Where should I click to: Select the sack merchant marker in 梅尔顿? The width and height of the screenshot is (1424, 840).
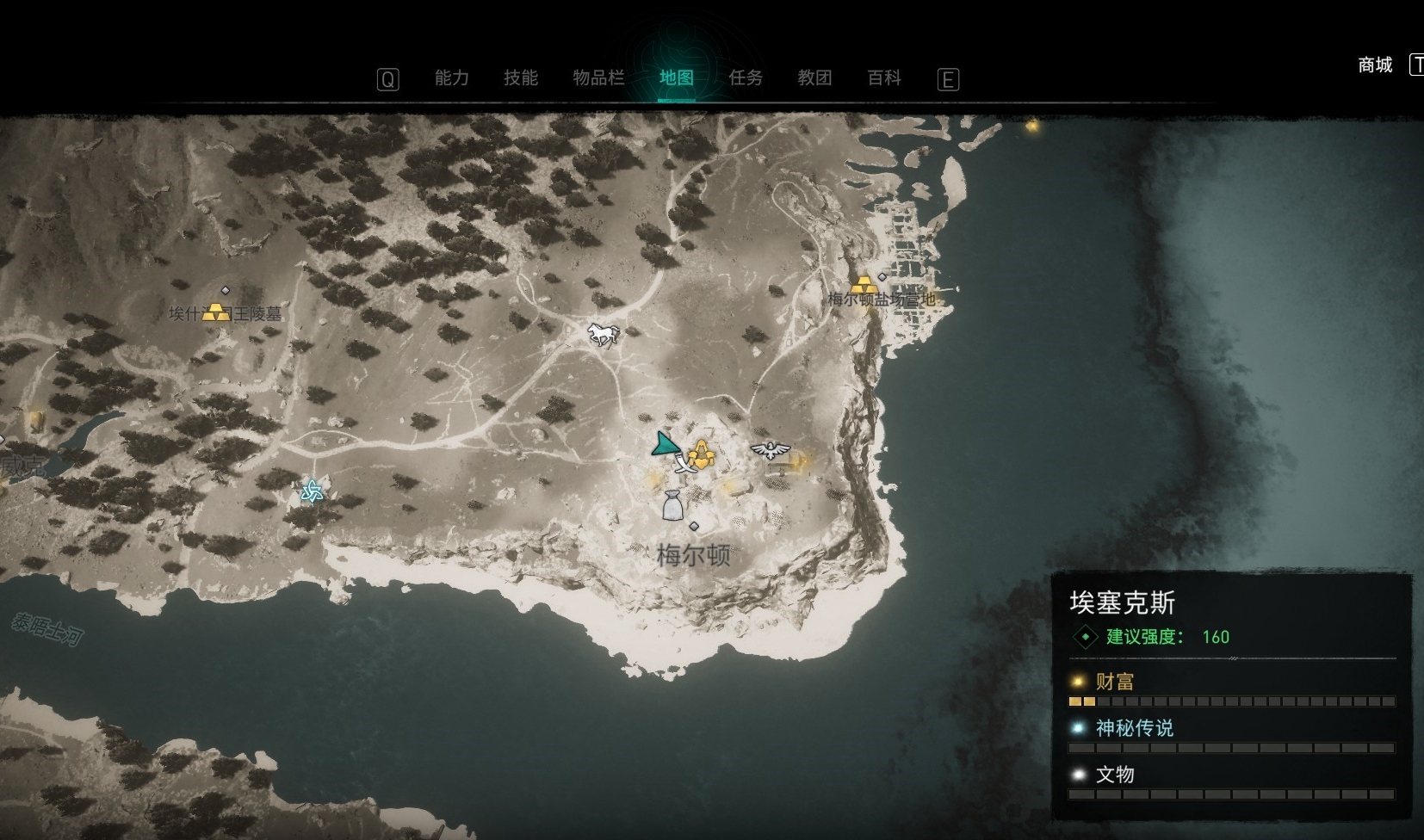[x=672, y=505]
